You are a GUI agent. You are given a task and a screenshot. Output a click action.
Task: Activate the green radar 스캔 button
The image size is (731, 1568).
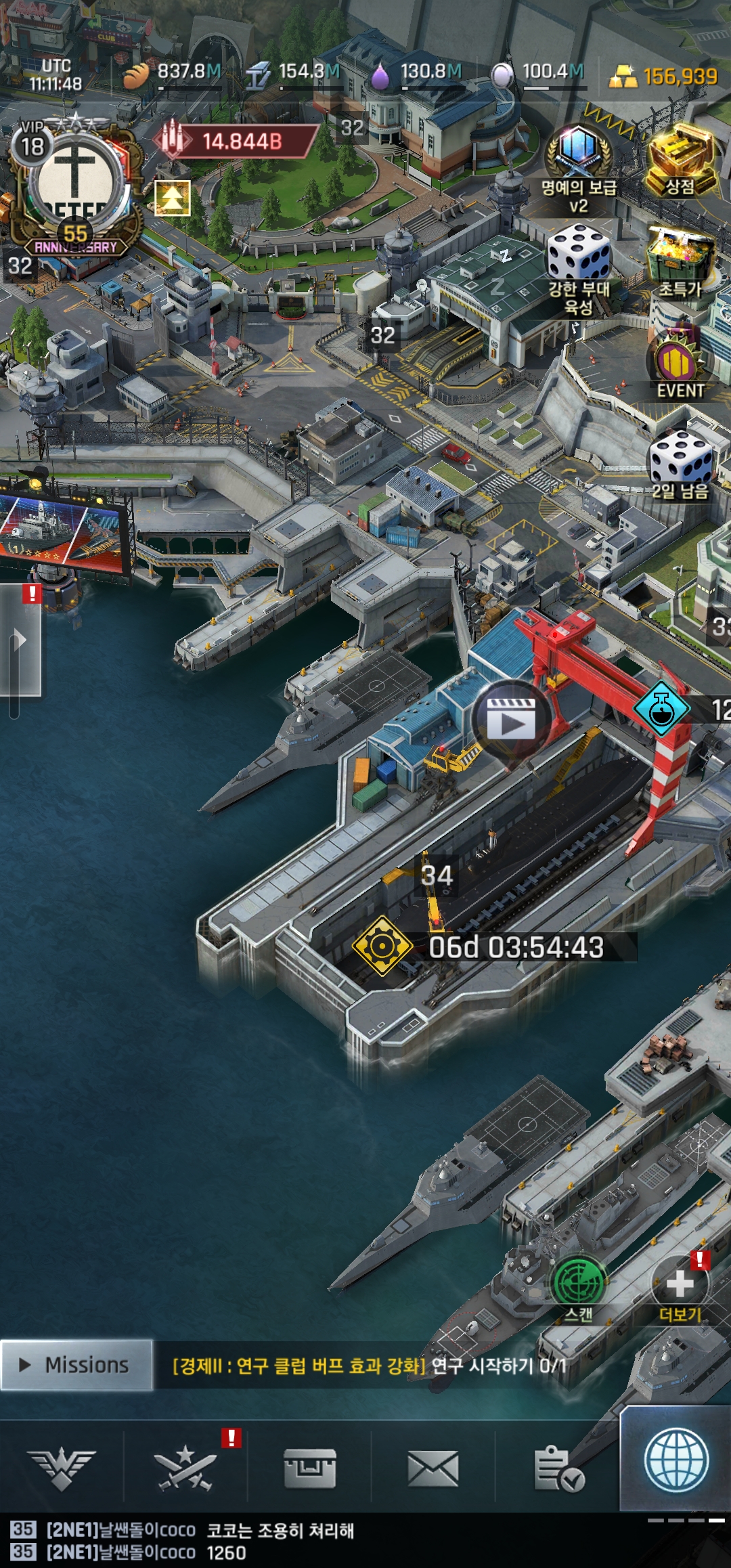[579, 1282]
